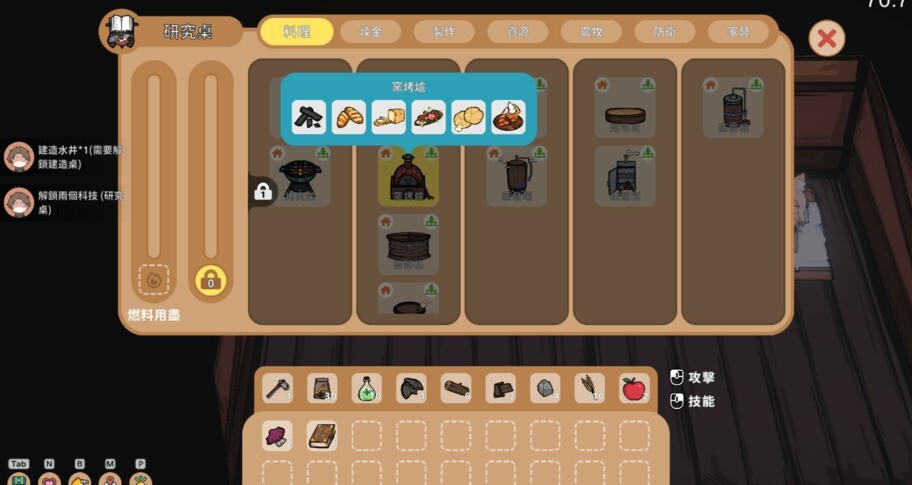
Task: Open the 建造水井 quest tracker entry
Action: pos(65,157)
